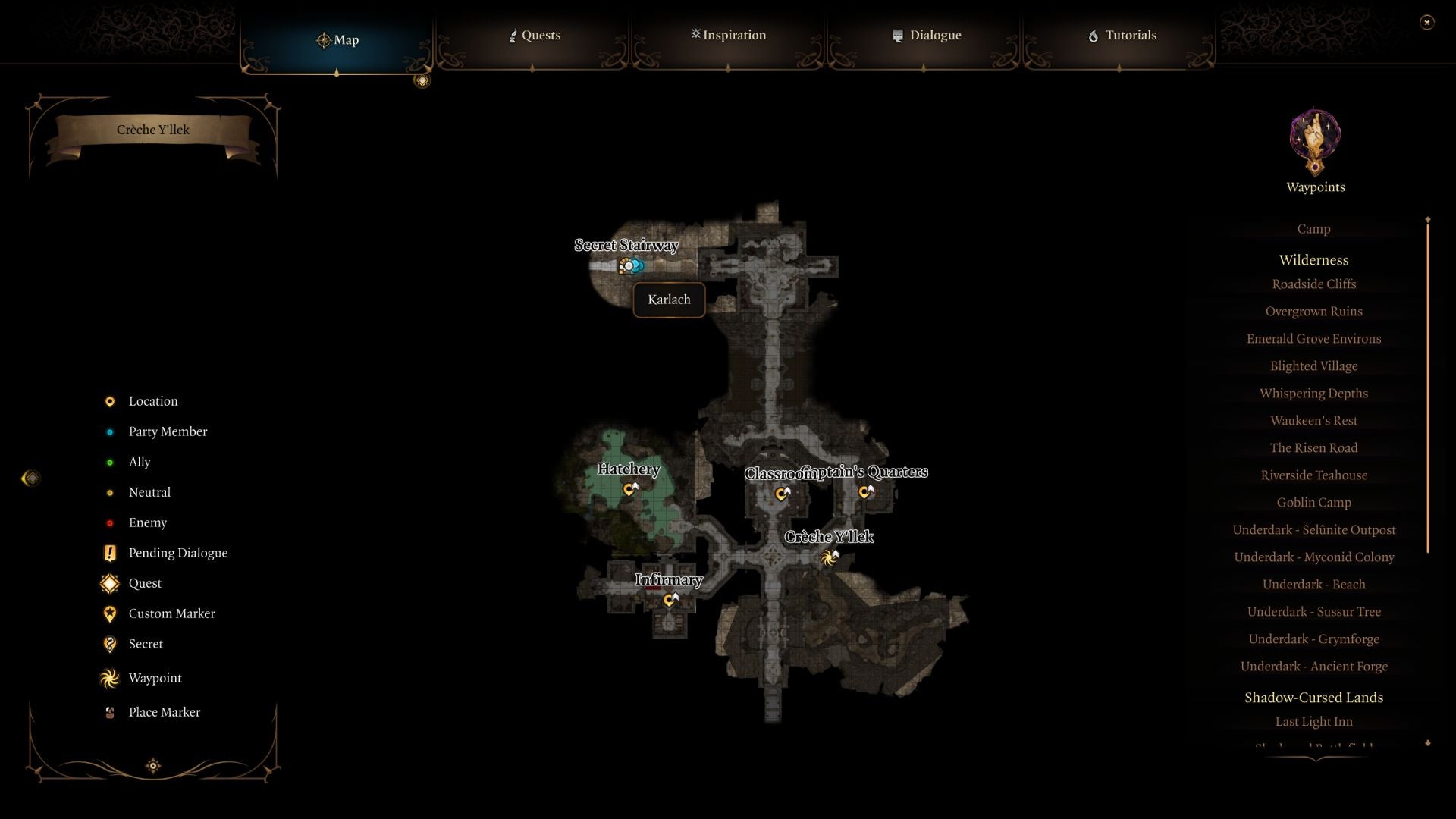Click the party member dot at Secret Stairway
The image size is (1456, 819).
click(630, 265)
